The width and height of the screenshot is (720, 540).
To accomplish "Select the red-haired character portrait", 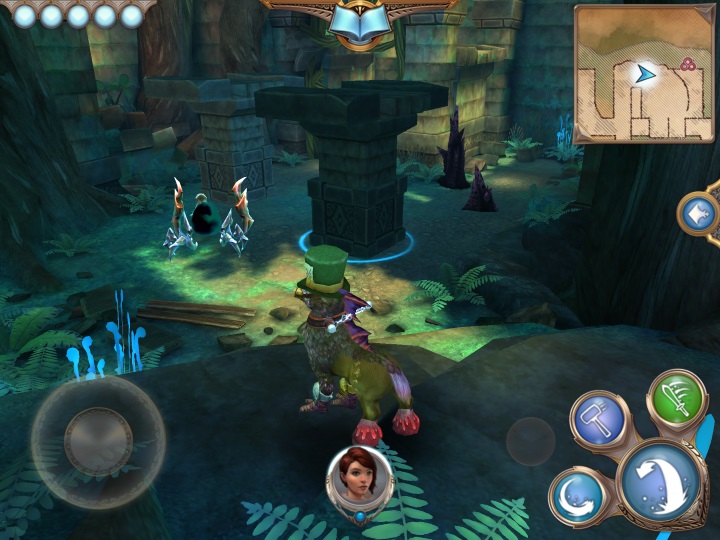I will tap(360, 477).
